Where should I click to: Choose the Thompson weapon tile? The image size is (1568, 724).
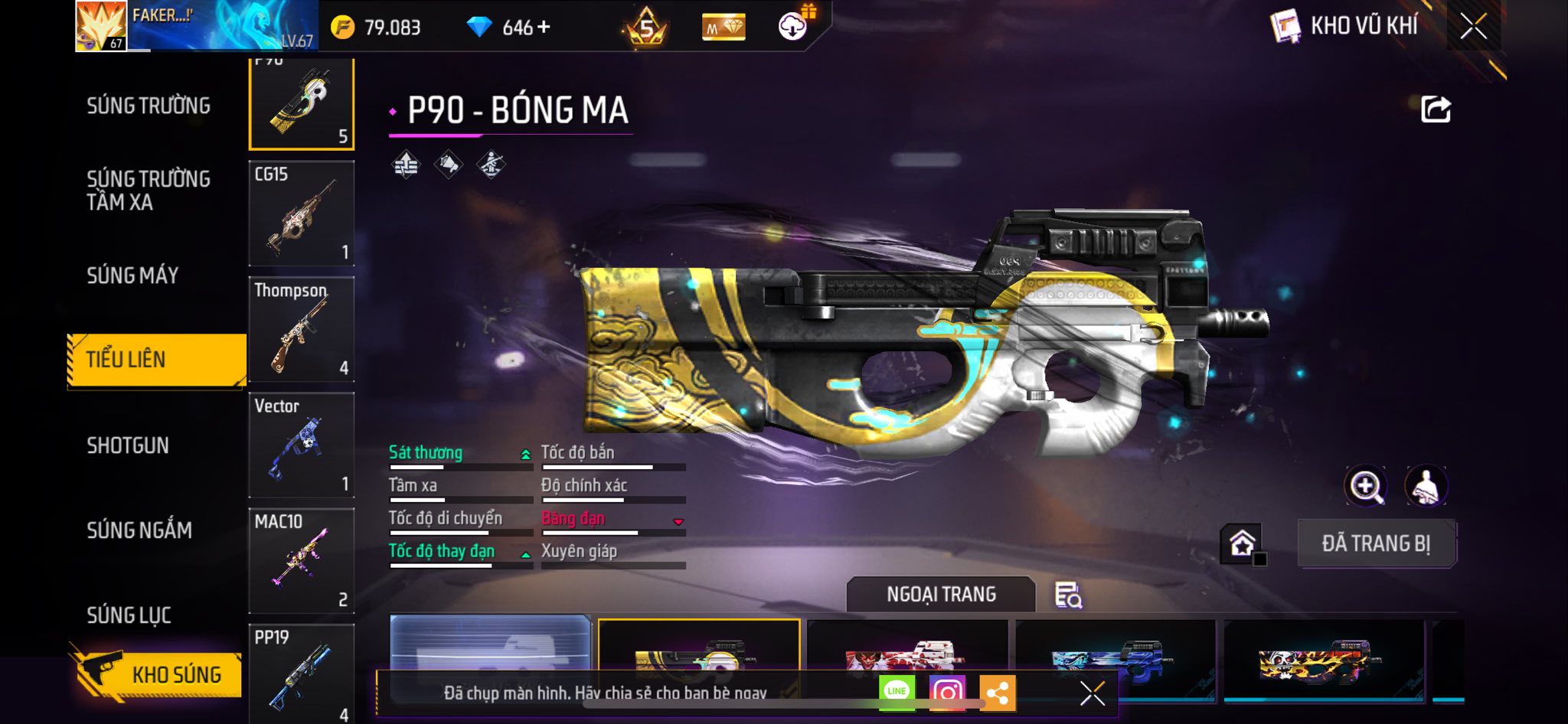pos(302,329)
